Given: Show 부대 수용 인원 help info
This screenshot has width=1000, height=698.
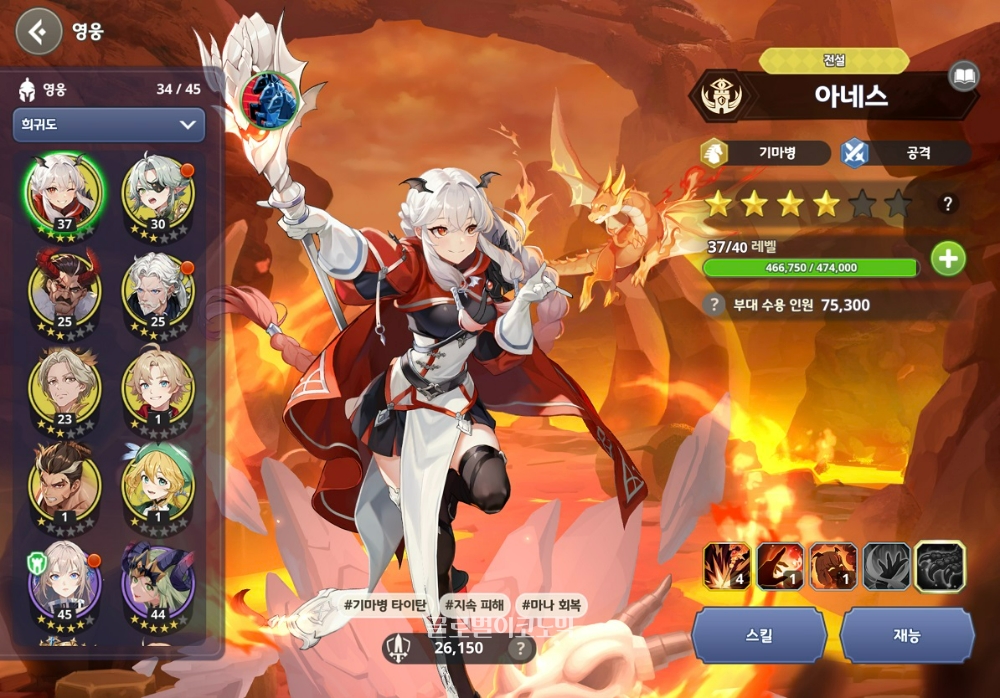Looking at the screenshot, I should click(713, 305).
